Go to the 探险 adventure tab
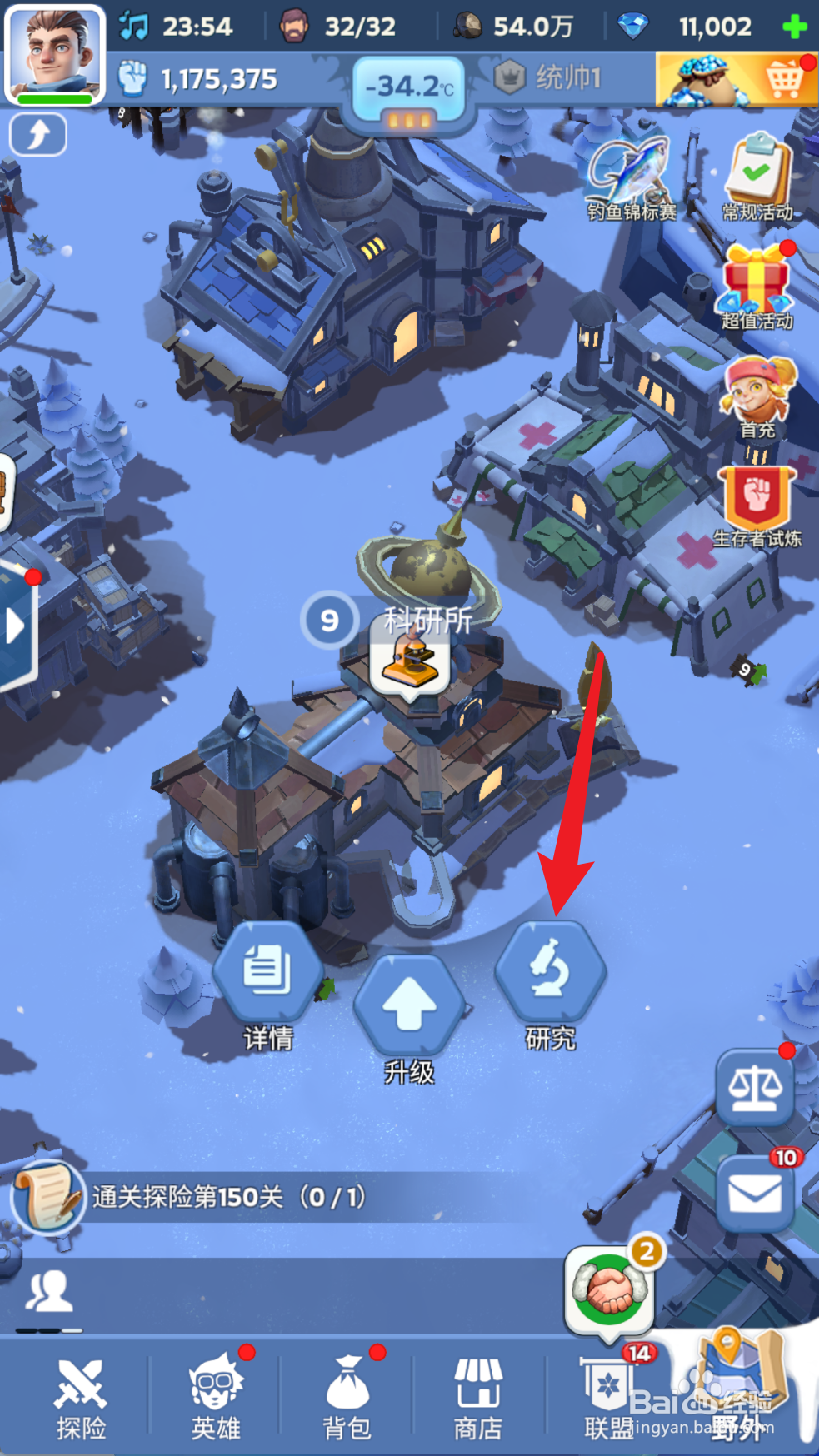The height and width of the screenshot is (1456, 819). point(81,1399)
